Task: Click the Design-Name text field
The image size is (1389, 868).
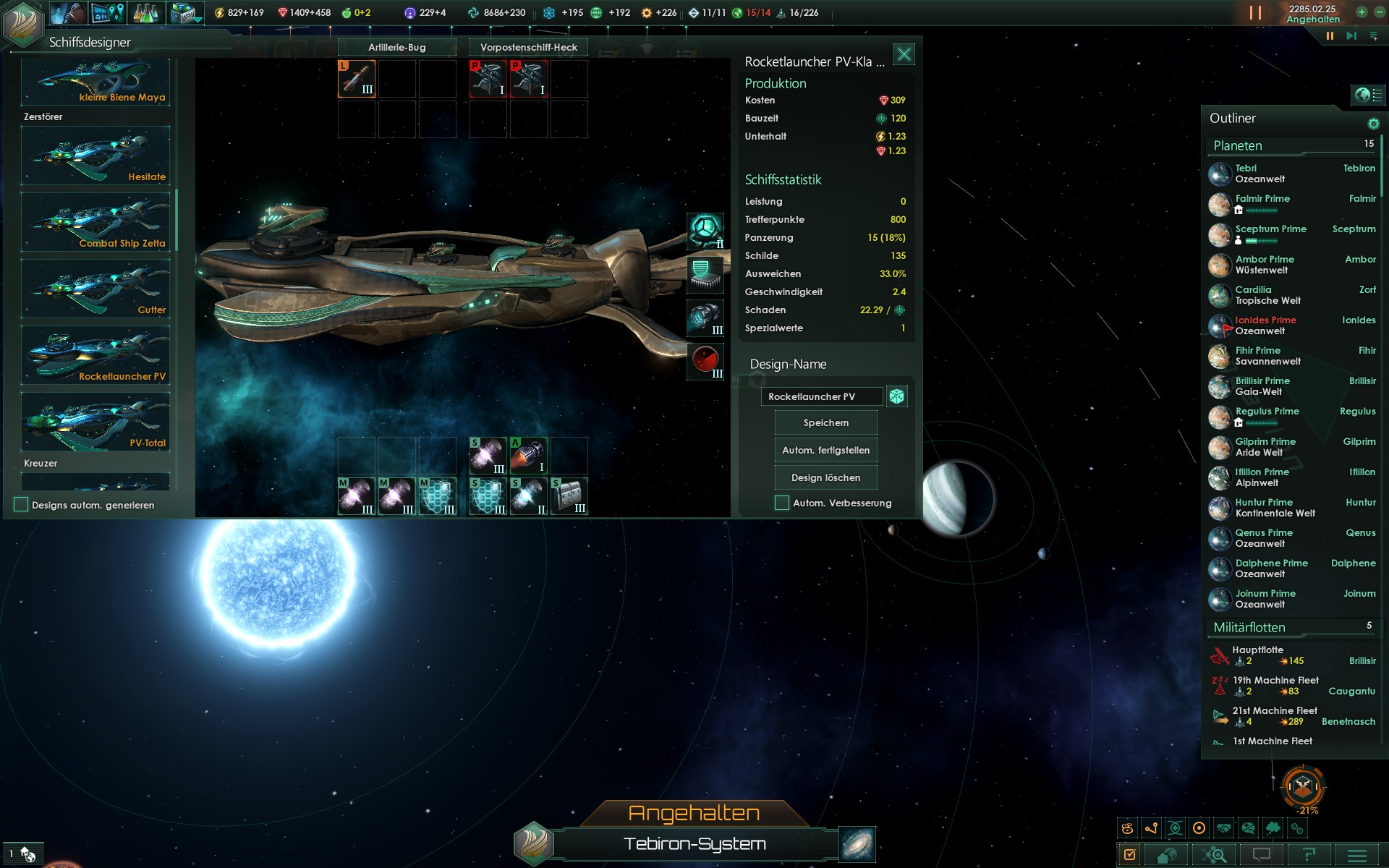Action: [x=821, y=396]
